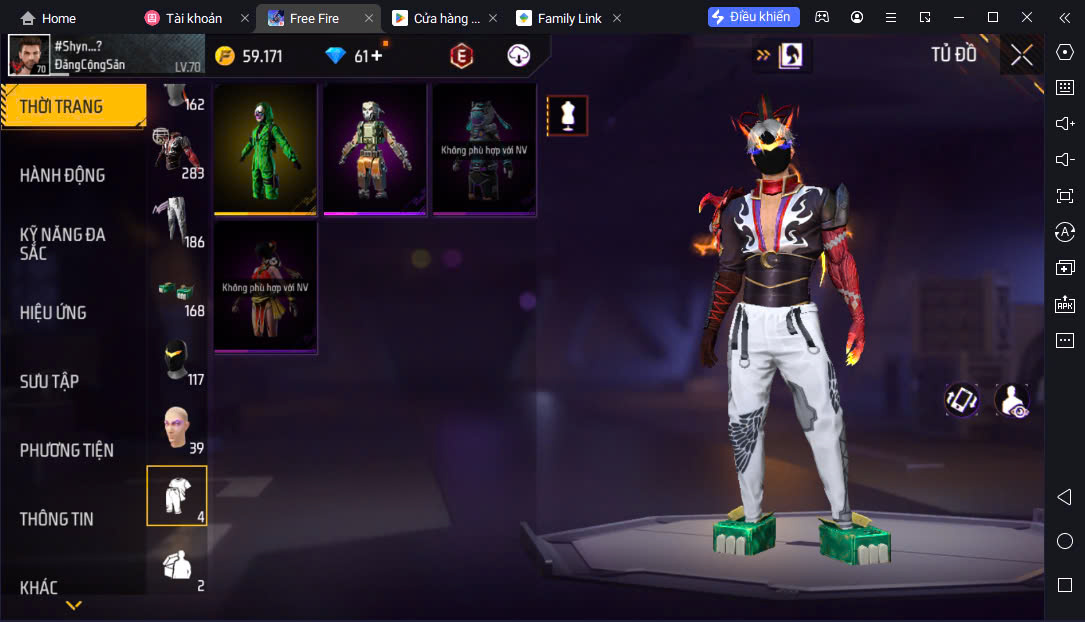
Task: Toggle the character visibility eye icon
Action: click(1012, 400)
